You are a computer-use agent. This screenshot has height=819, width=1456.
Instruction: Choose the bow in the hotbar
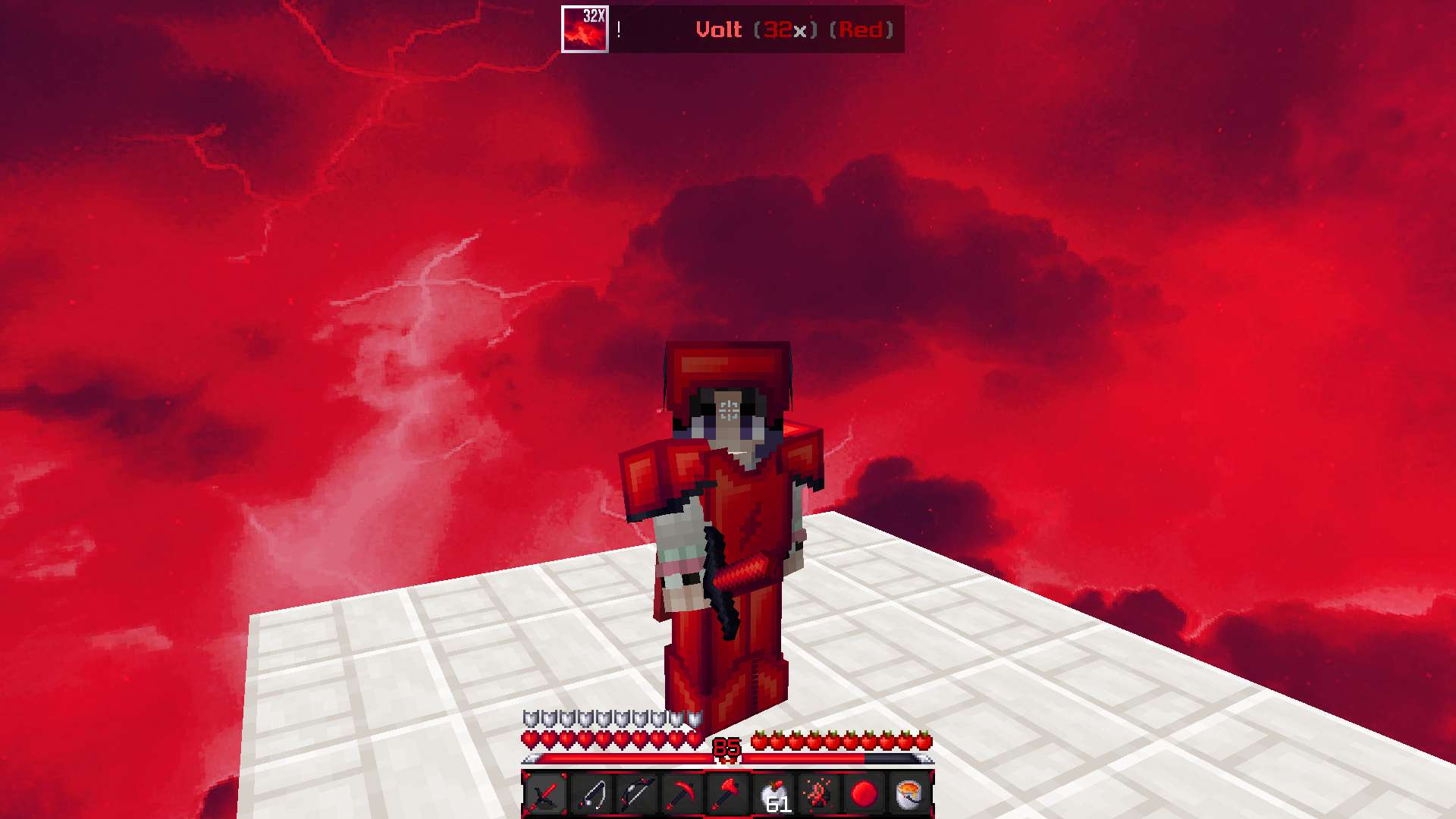[636, 794]
